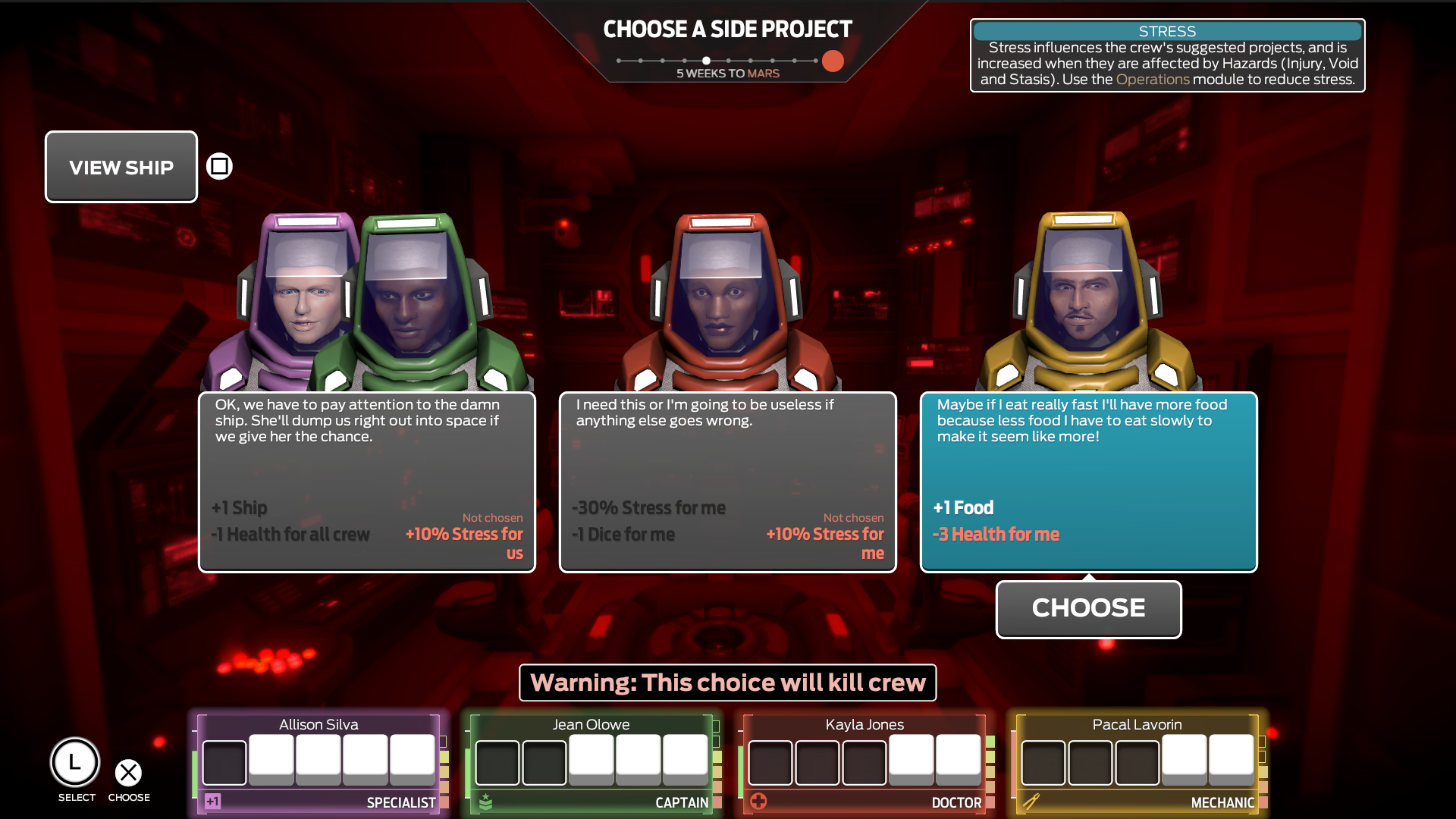The height and width of the screenshot is (819, 1456).
Task: Click the square controller icon beside View Ship
Action: click(x=218, y=165)
